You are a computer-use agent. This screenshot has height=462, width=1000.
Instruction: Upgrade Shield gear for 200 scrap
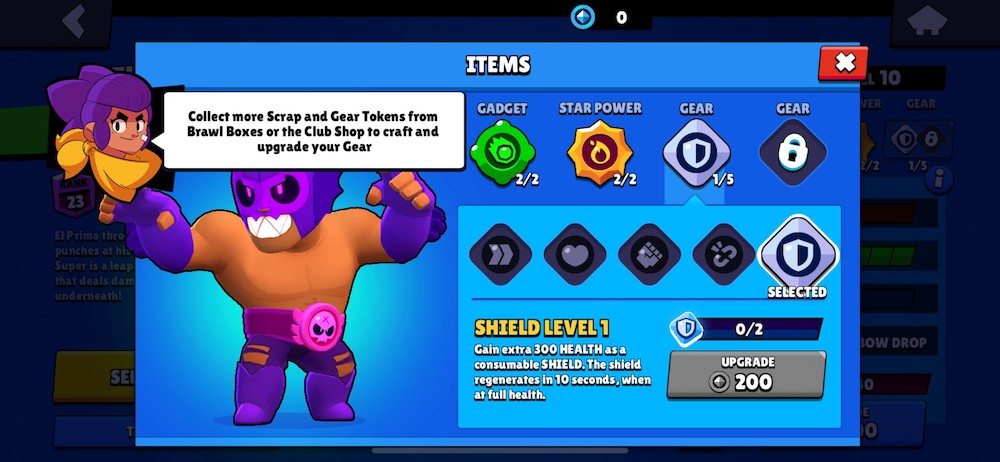click(746, 374)
